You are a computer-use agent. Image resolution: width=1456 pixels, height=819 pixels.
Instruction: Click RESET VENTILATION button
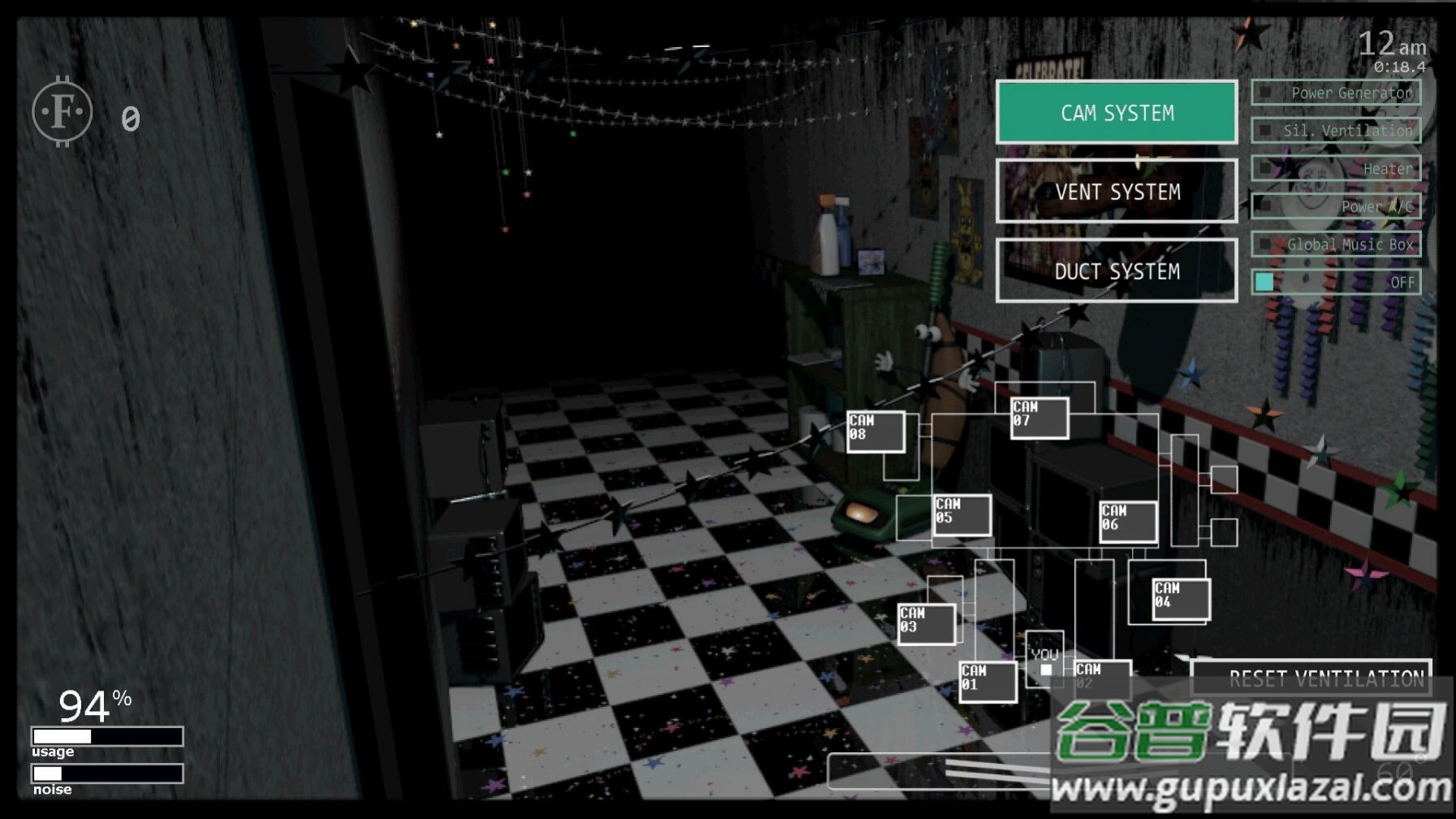(x=1311, y=678)
